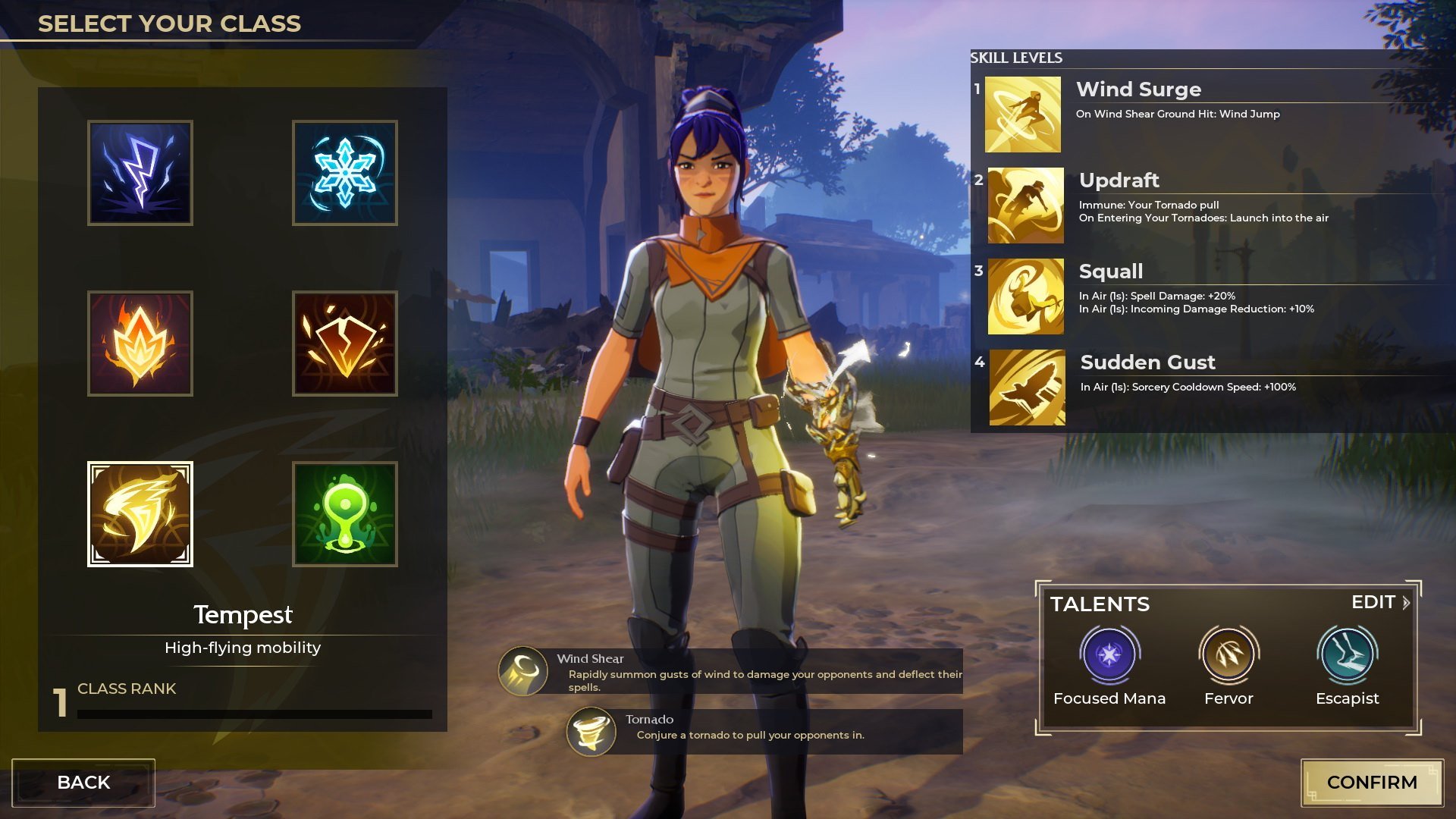Click the Focused Mana talent icon
The width and height of the screenshot is (1456, 819).
pos(1109,654)
